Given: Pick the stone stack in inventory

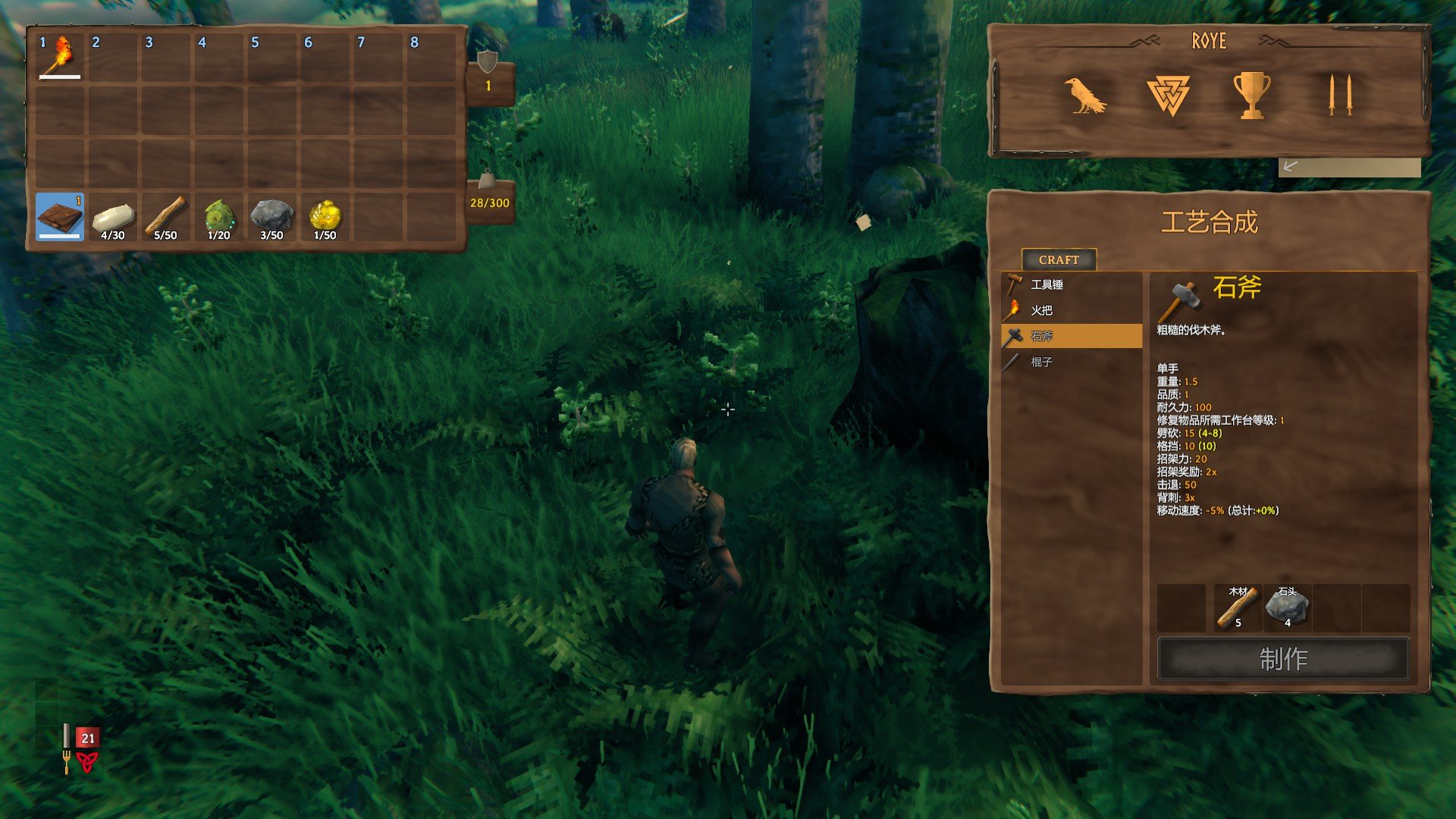Looking at the screenshot, I should point(272,216).
